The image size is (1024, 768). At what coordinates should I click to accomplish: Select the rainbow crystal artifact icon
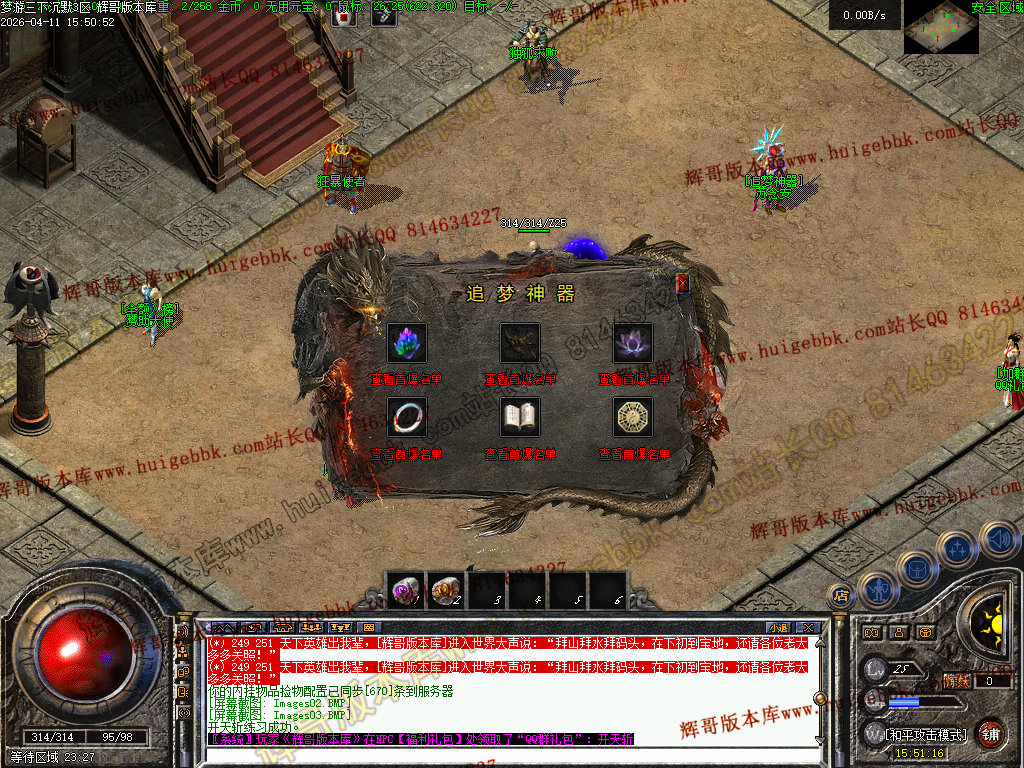pos(407,343)
